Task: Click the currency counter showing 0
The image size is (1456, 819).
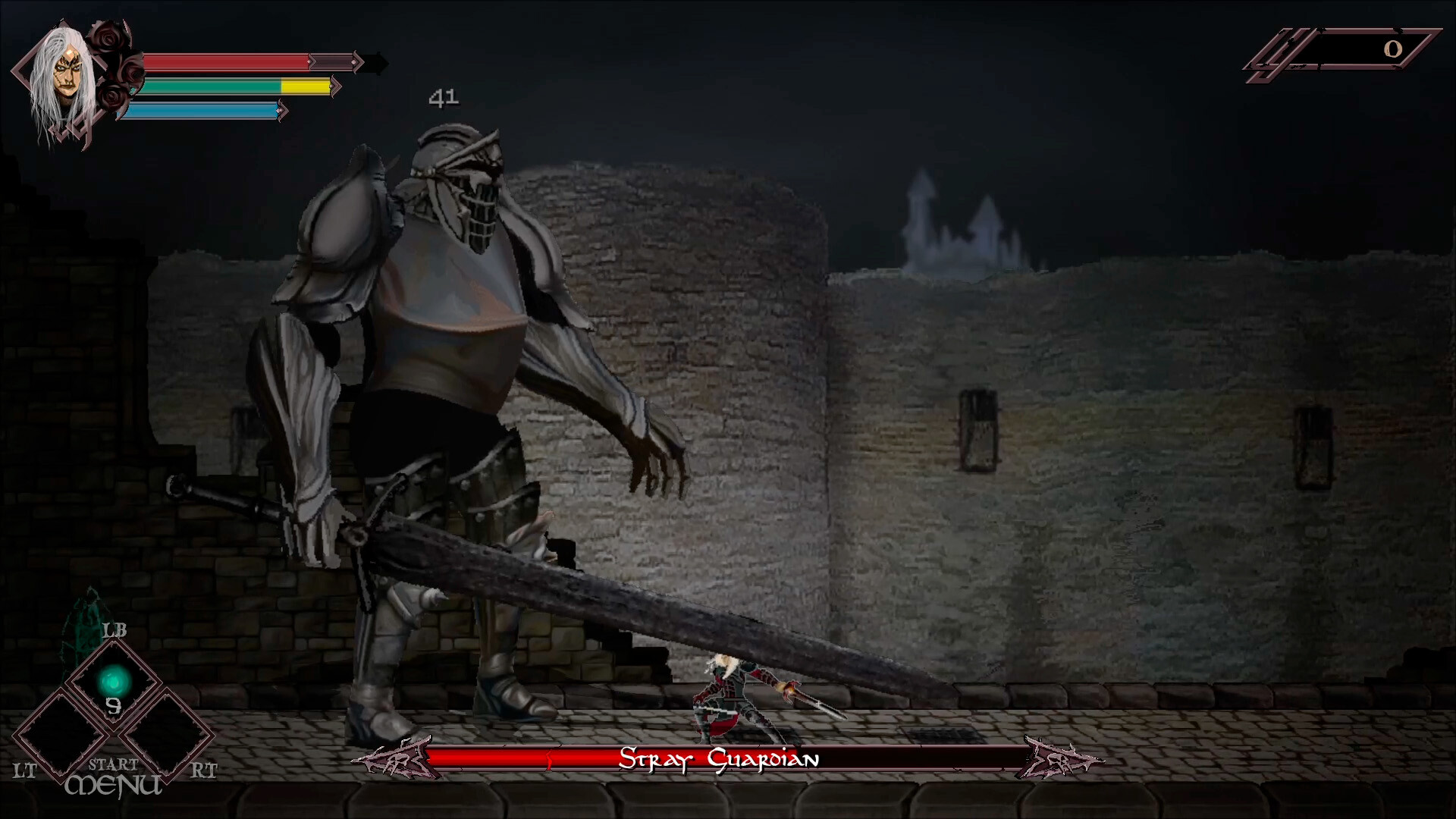Action: click(1394, 49)
